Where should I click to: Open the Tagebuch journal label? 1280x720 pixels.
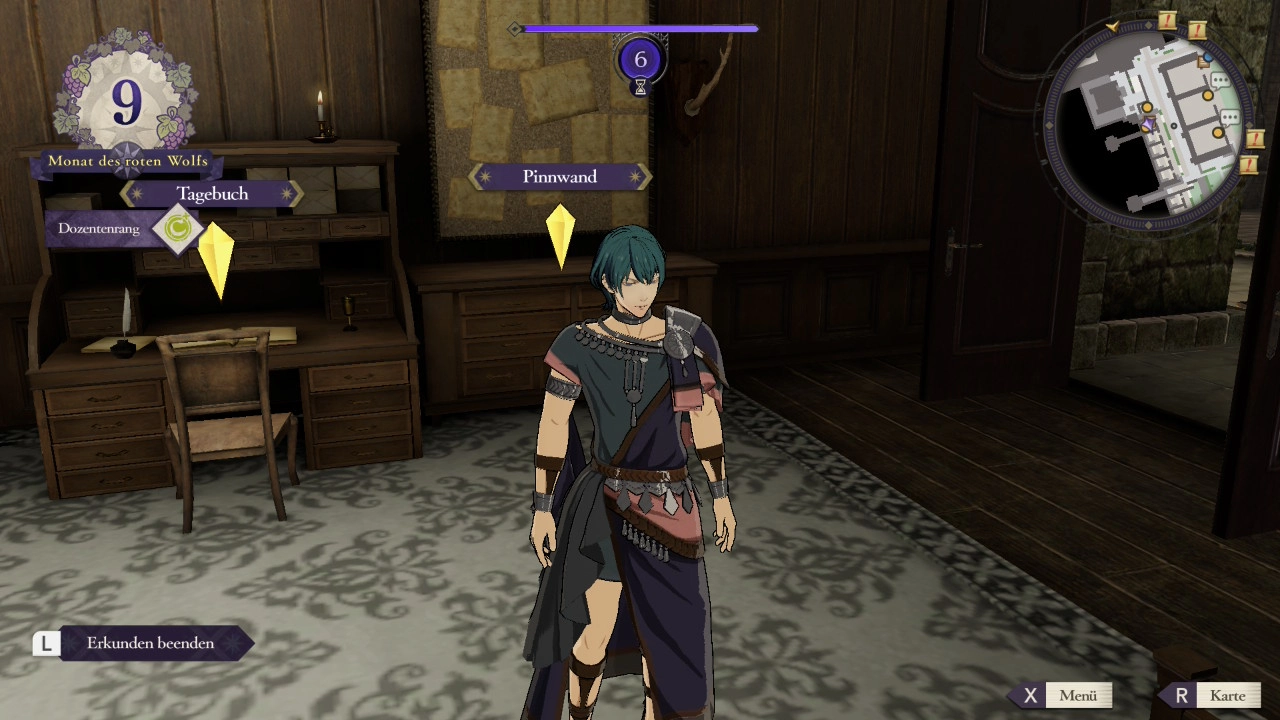coord(212,193)
